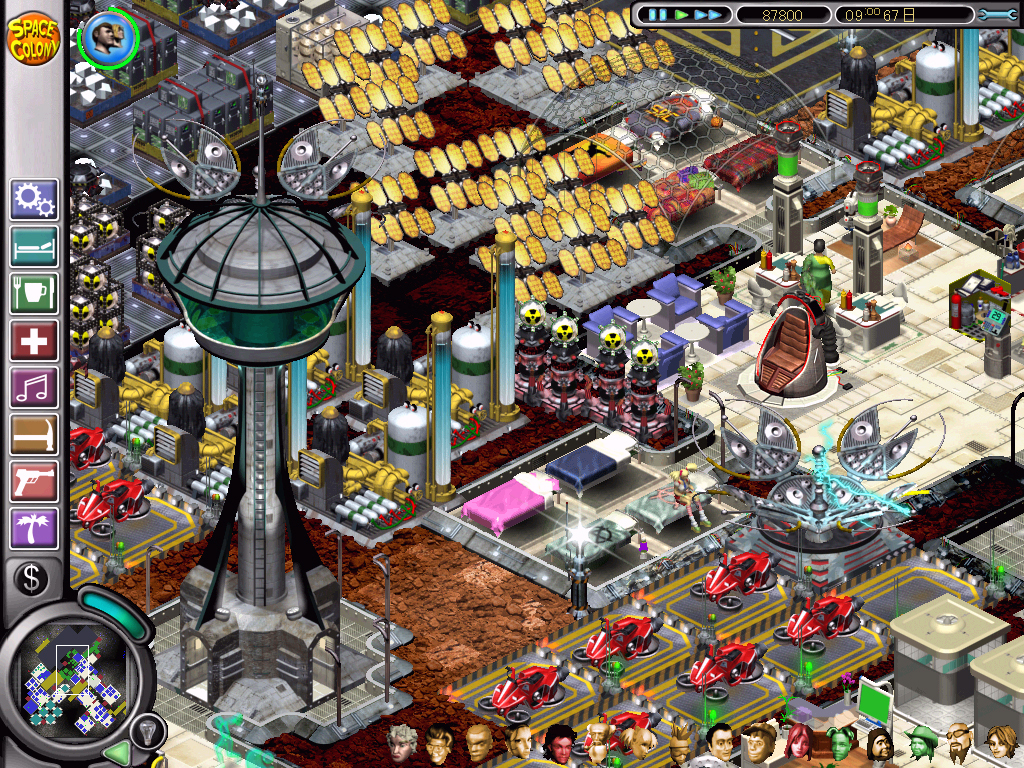Viewport: 1024px width, 768px height.
Task: Select the red-haired woman colonist portrait
Action: (799, 743)
